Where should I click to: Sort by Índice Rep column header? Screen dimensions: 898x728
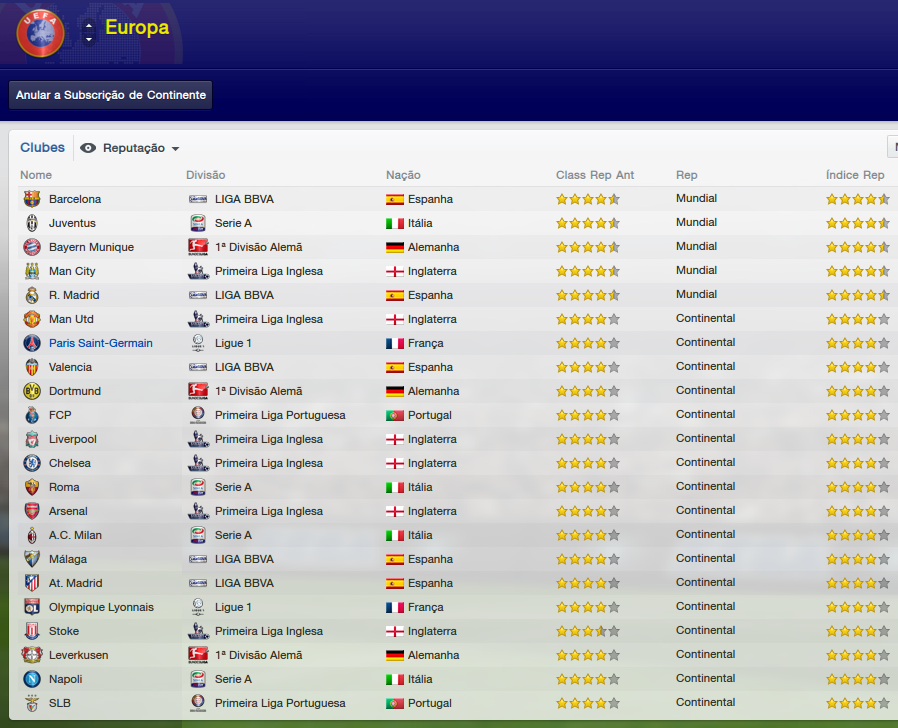point(855,175)
